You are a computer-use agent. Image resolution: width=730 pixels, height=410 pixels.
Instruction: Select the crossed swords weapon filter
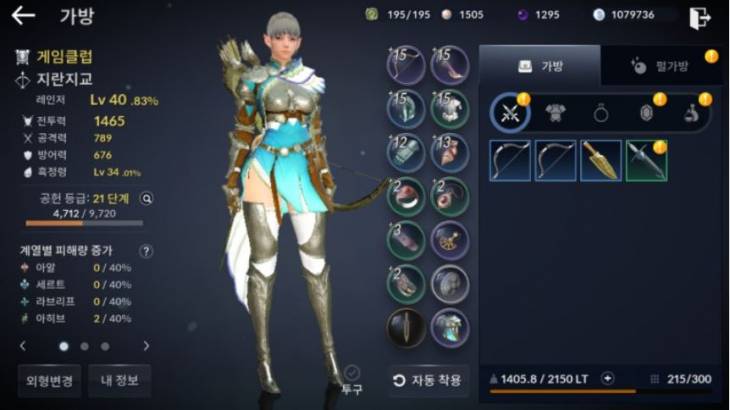point(510,113)
